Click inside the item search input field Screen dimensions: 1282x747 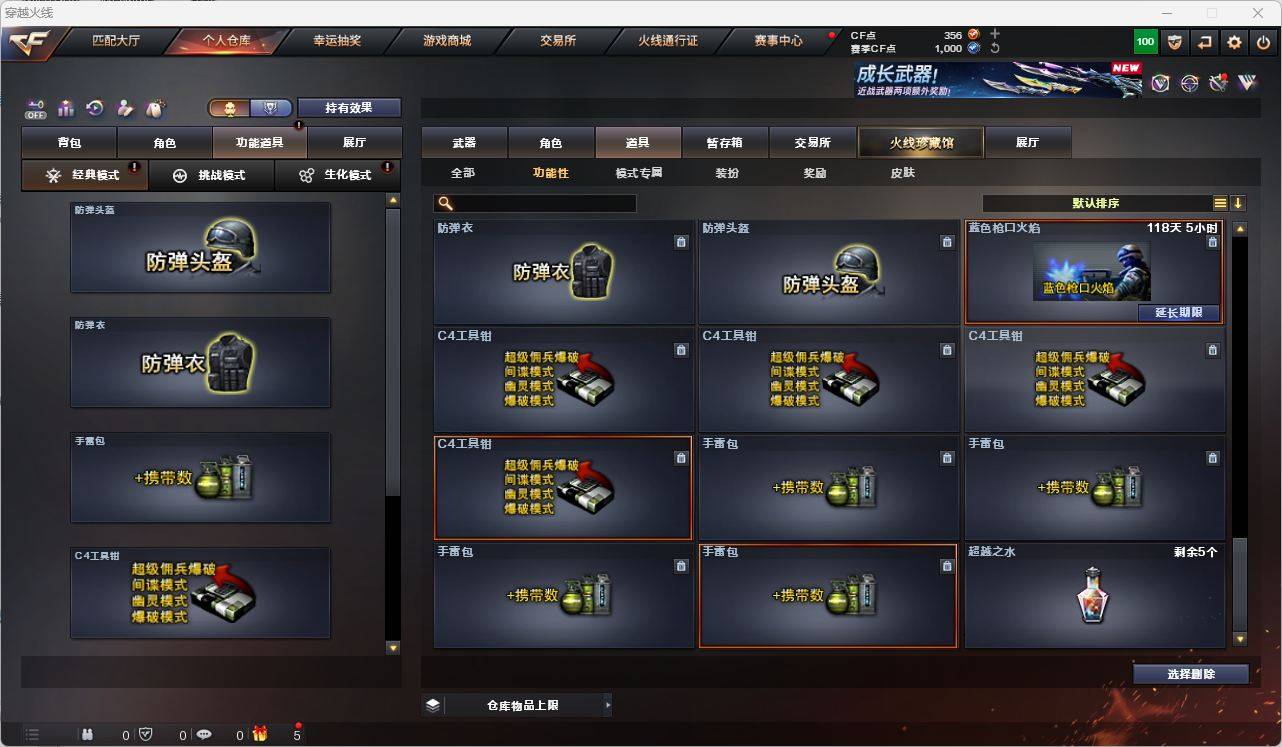(x=540, y=202)
